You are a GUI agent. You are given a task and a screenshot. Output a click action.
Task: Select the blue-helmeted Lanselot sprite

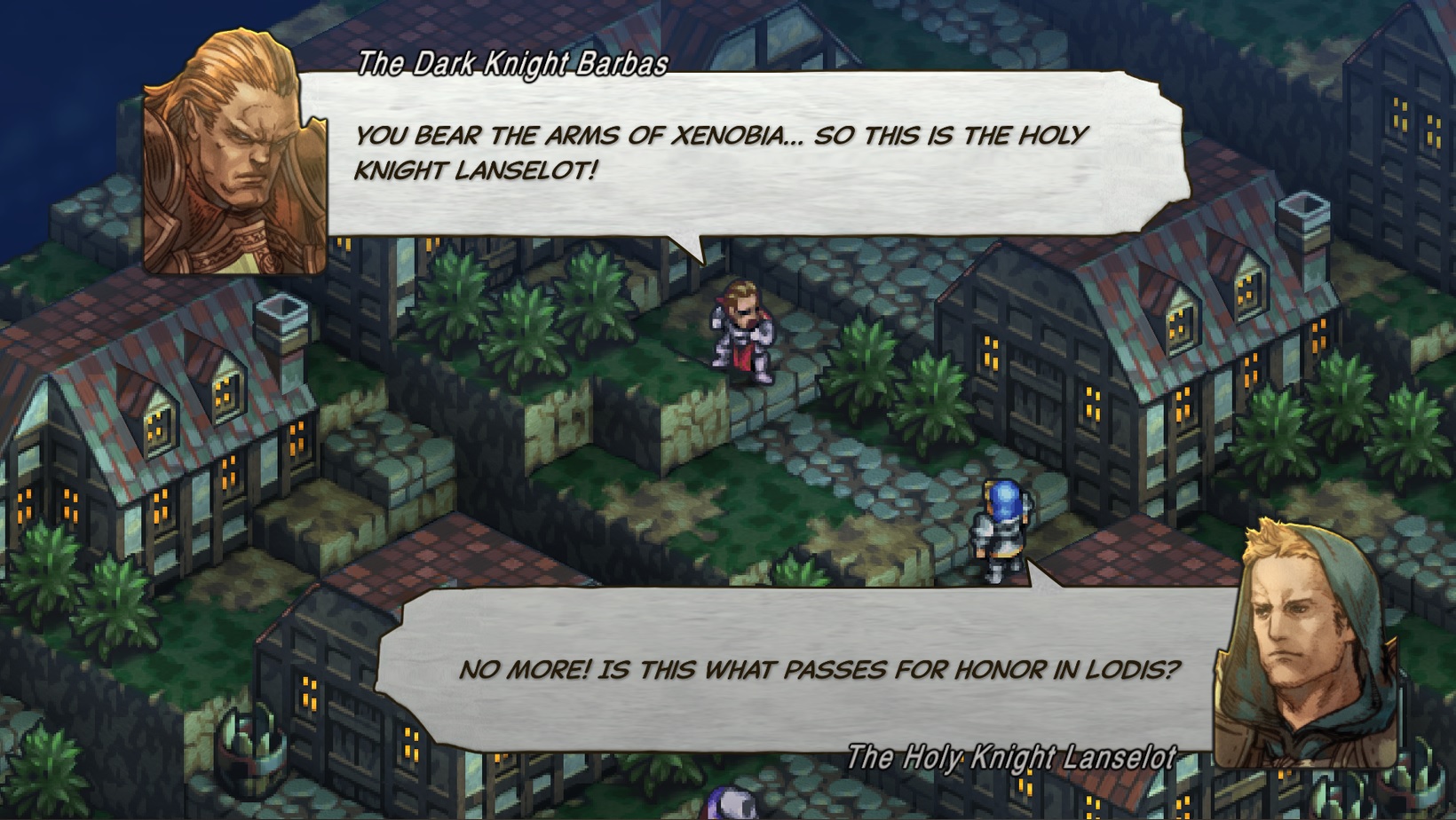[x=999, y=528]
